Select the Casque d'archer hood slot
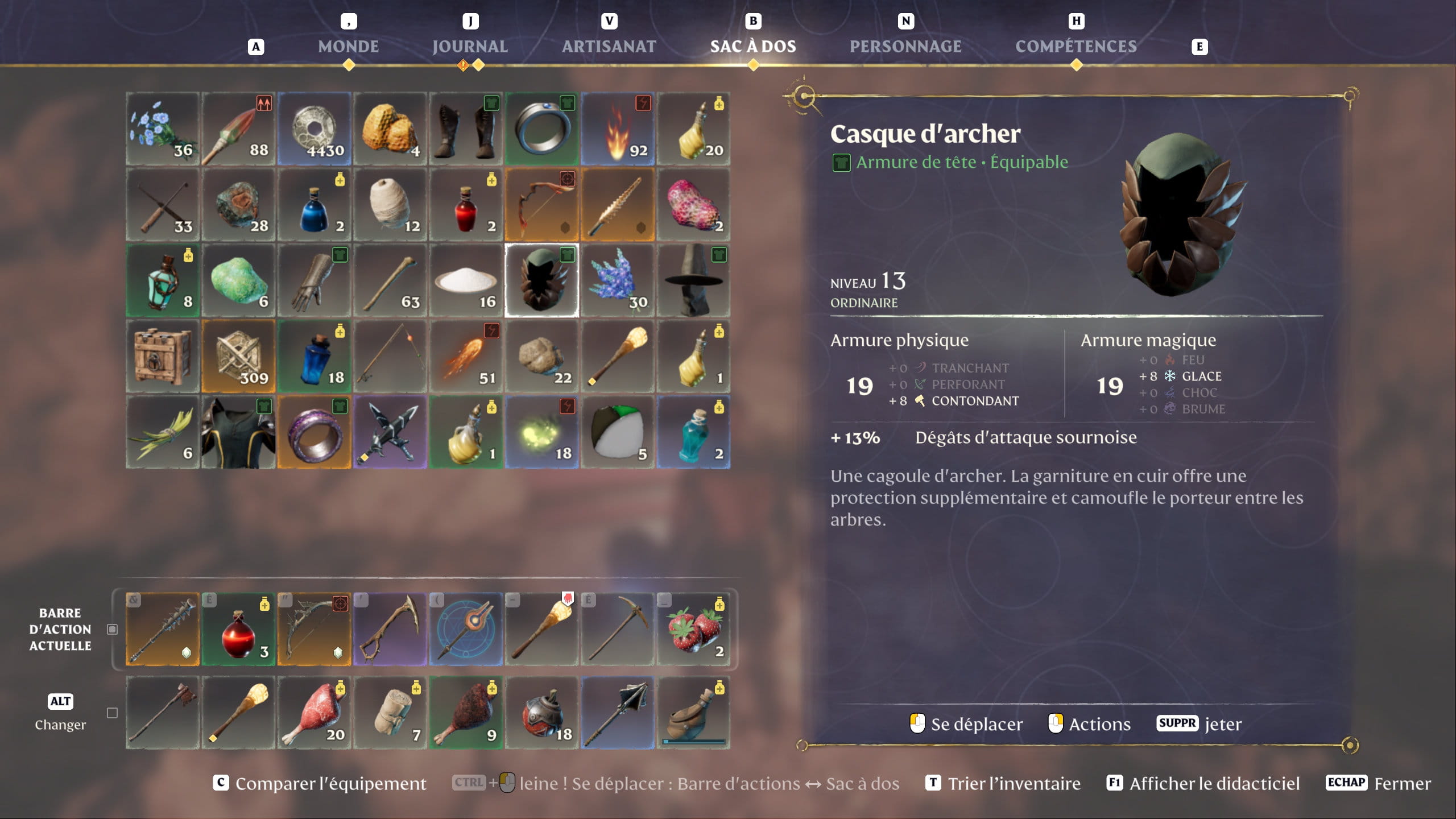 (x=541, y=280)
